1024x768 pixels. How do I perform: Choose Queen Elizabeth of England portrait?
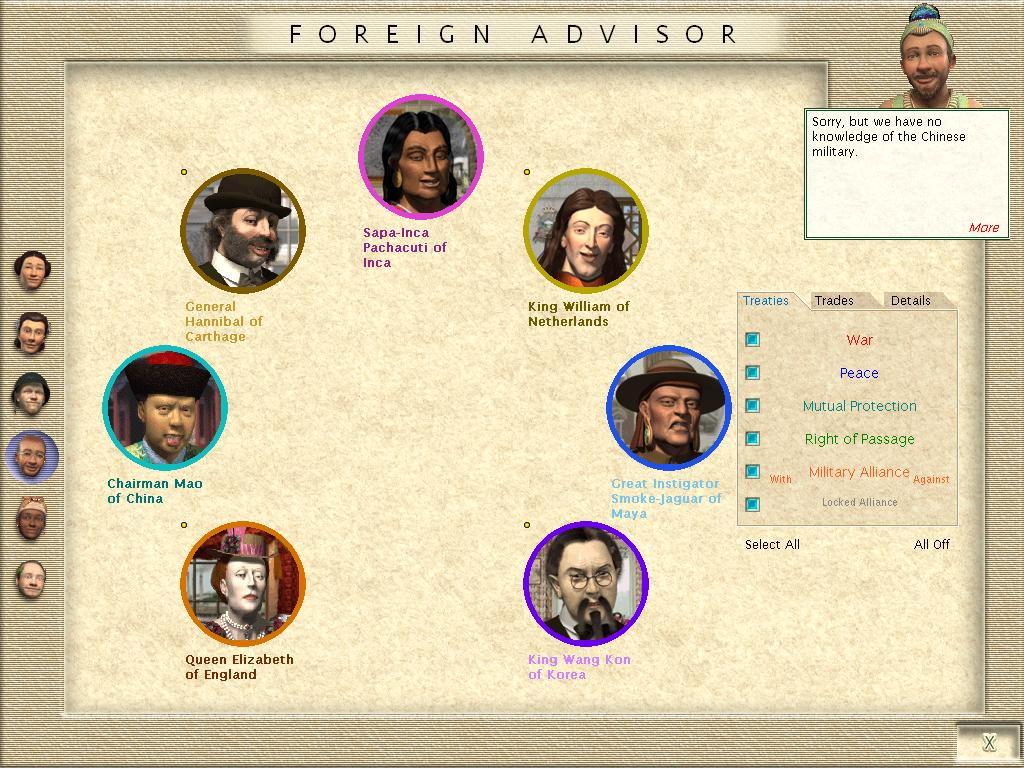243,584
